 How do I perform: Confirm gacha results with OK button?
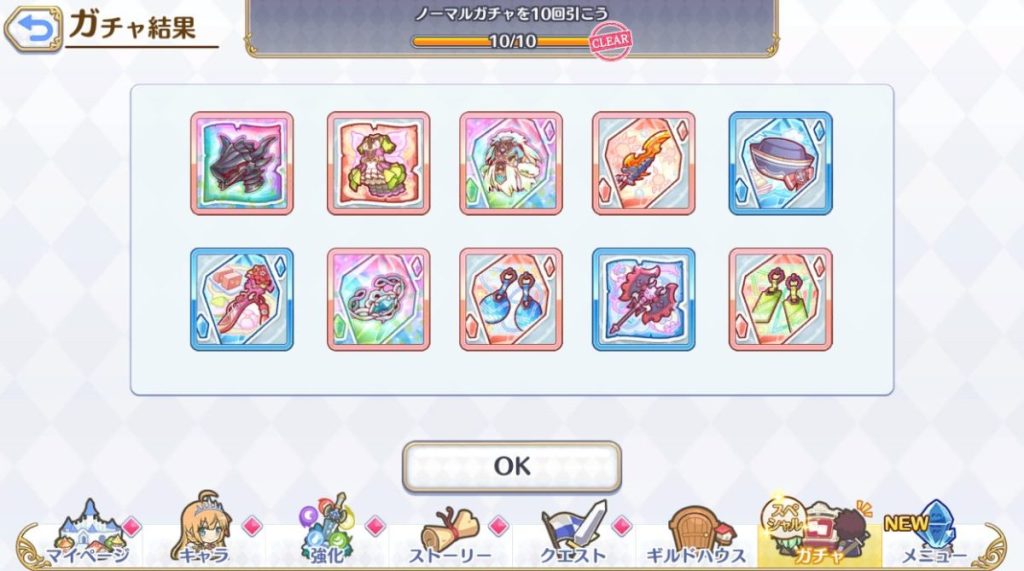(x=511, y=466)
